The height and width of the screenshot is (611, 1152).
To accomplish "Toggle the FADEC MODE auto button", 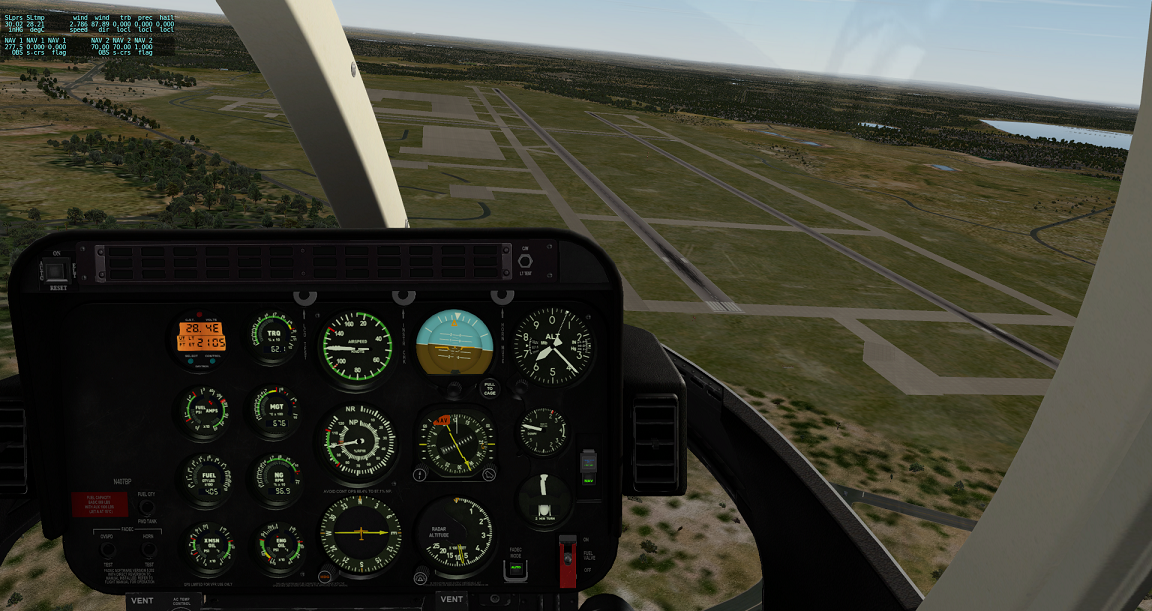I will pos(517,568).
